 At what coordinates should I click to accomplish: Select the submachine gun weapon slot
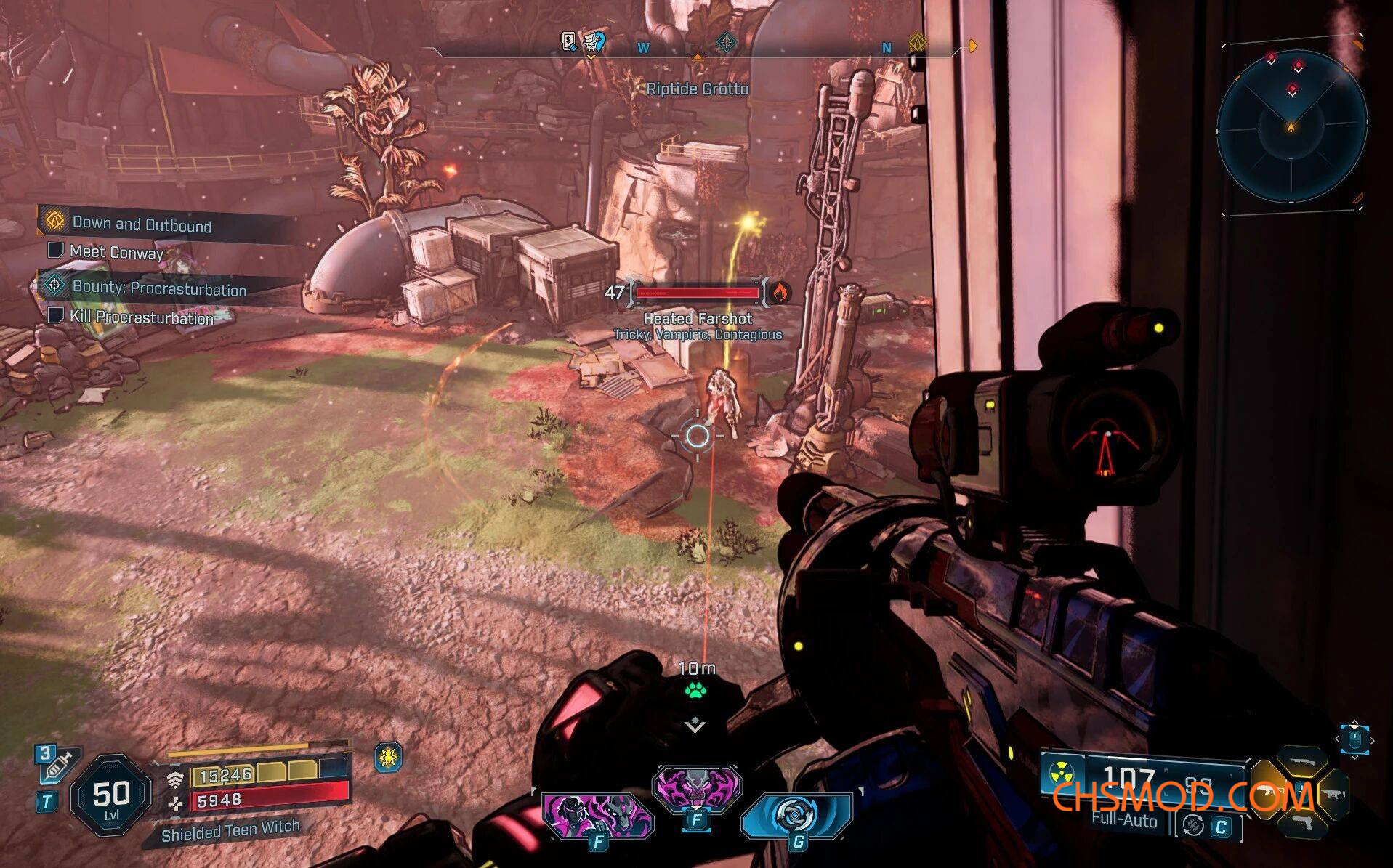1333,793
